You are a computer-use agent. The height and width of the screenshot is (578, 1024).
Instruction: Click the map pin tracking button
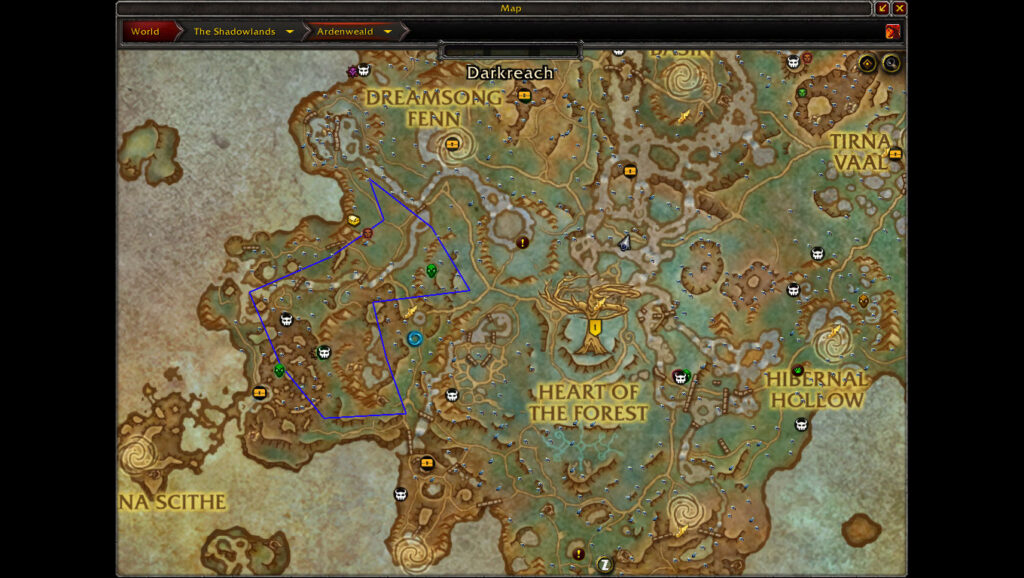pos(867,64)
